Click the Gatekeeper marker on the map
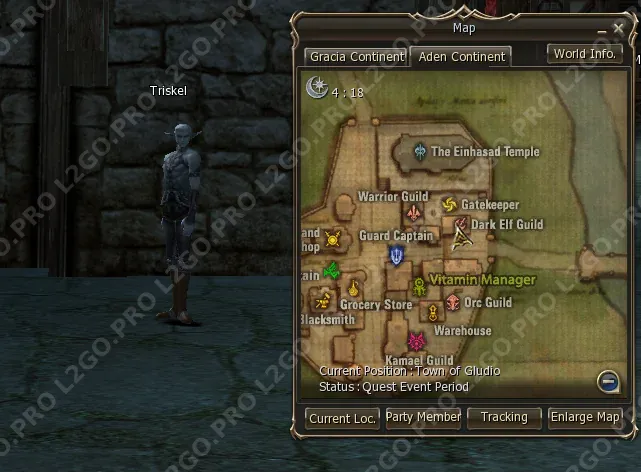The width and height of the screenshot is (641, 472). pos(449,205)
